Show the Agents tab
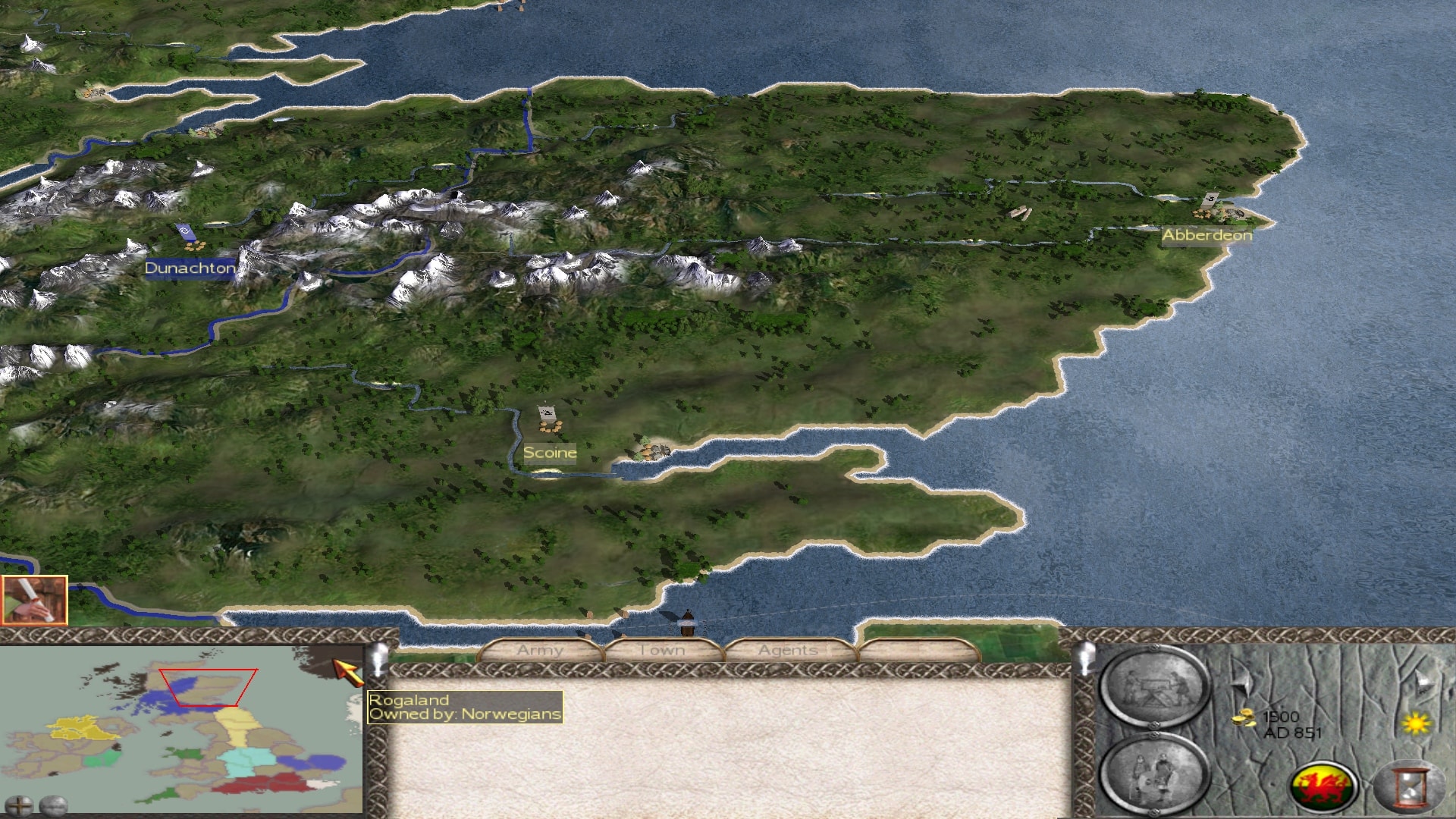 [x=788, y=650]
